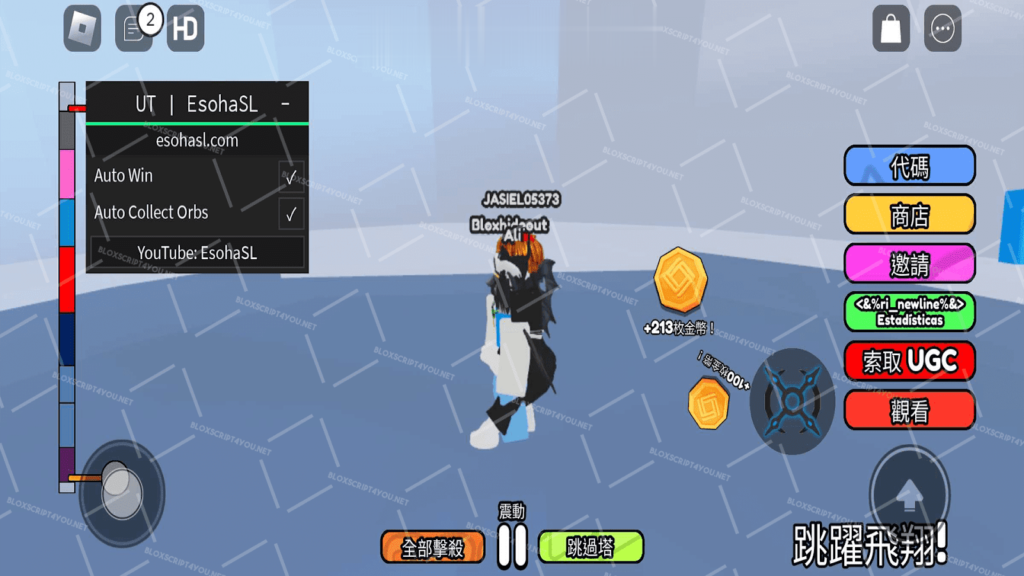Open the Roblox main menu
This screenshot has width=1024, height=576.
click(x=83, y=29)
